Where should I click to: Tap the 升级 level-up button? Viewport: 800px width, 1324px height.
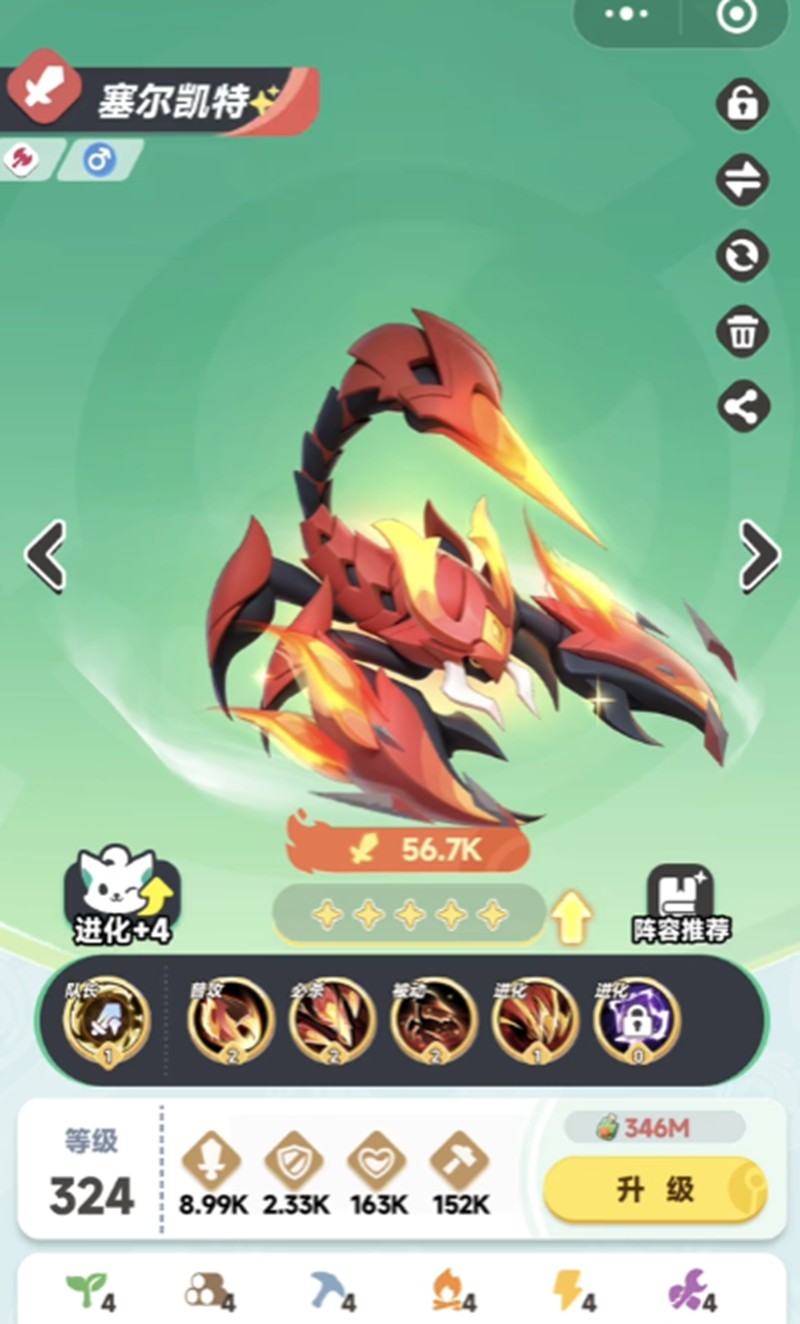click(x=655, y=1189)
